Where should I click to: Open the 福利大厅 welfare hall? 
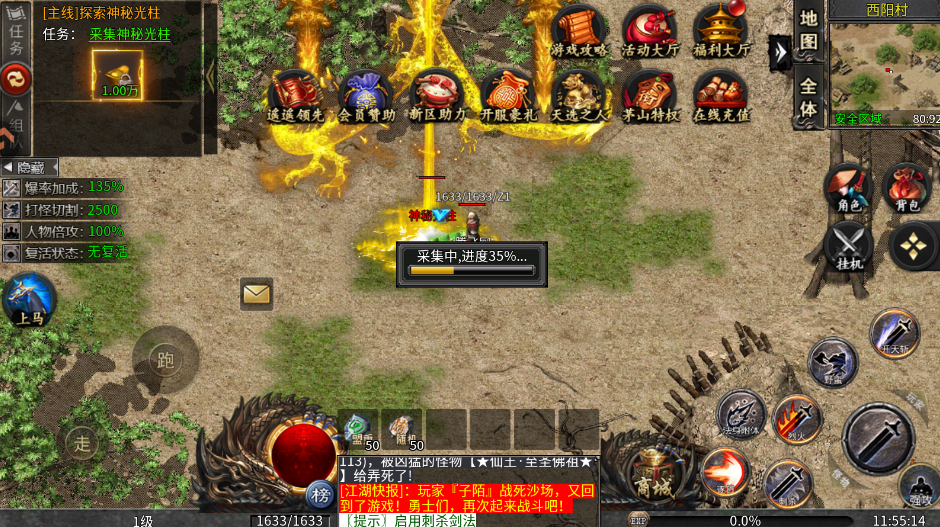point(720,31)
